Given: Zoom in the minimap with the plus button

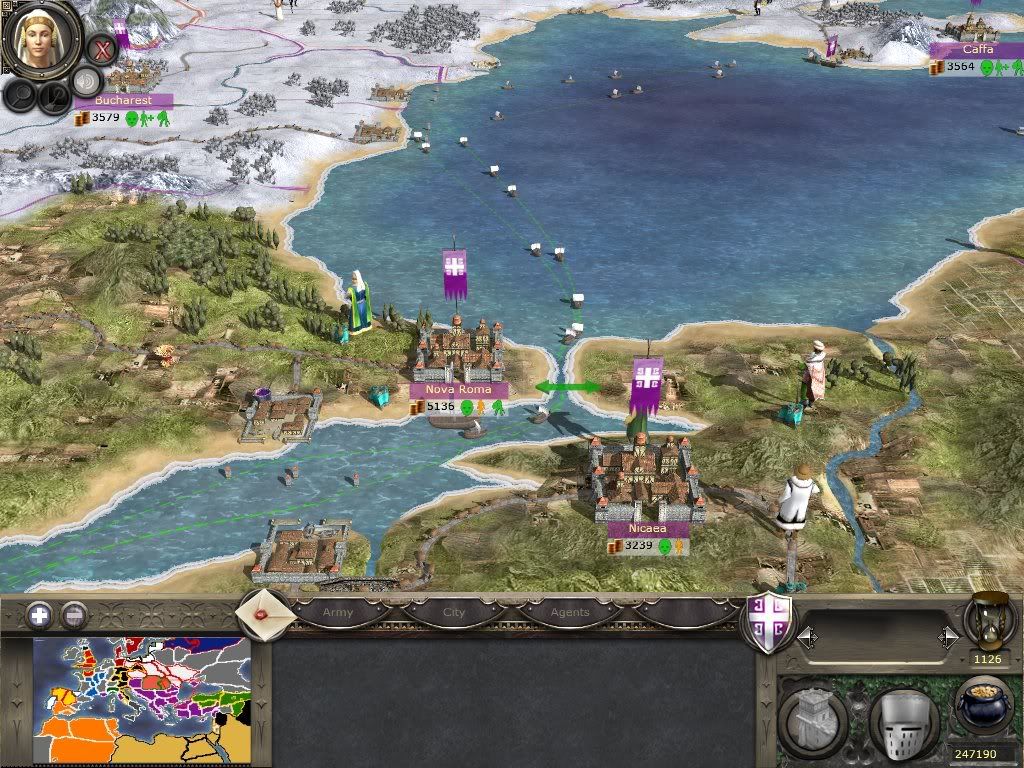Looking at the screenshot, I should [x=39, y=615].
